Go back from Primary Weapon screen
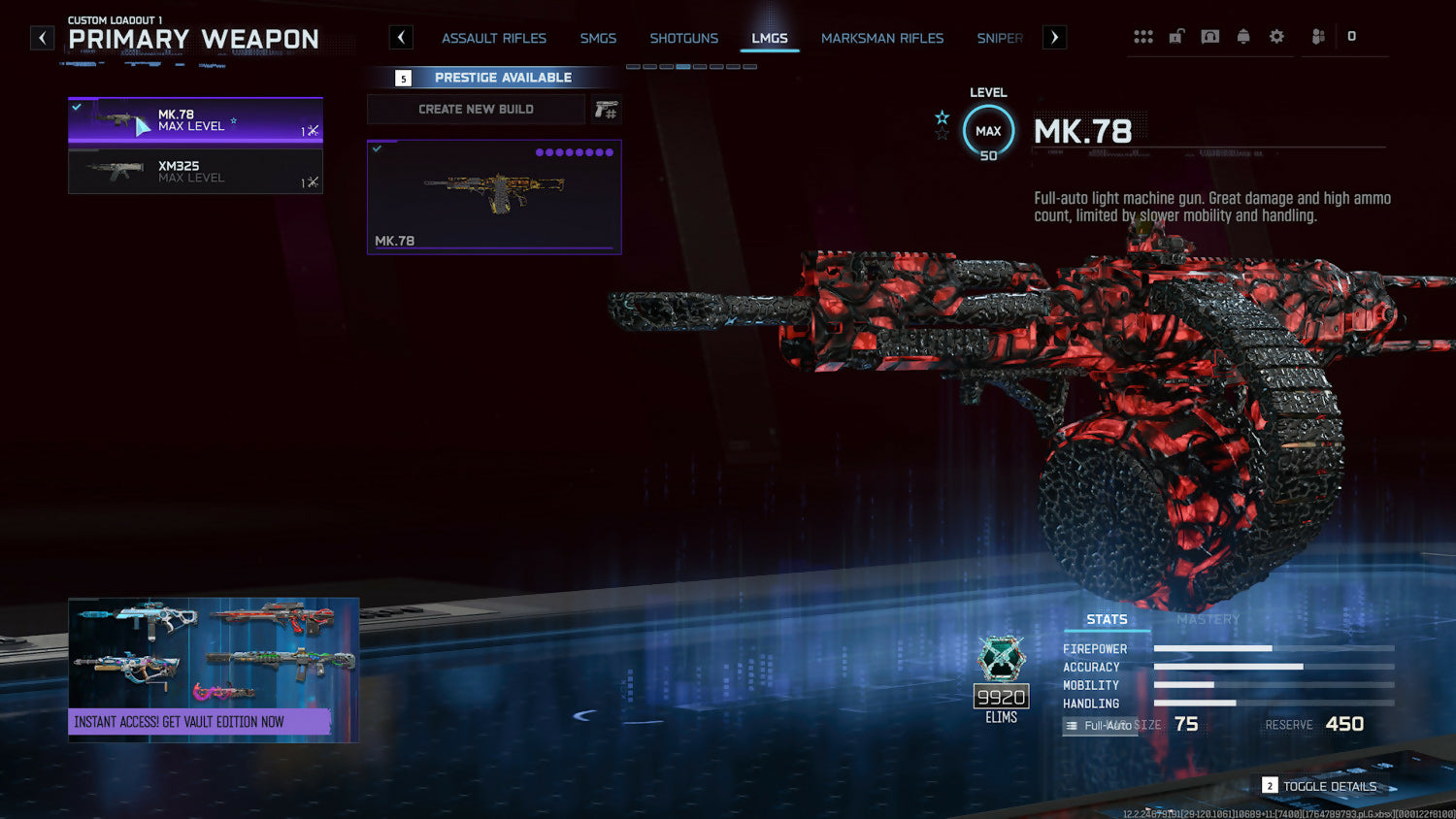The height and width of the screenshot is (819, 1456). click(43, 38)
